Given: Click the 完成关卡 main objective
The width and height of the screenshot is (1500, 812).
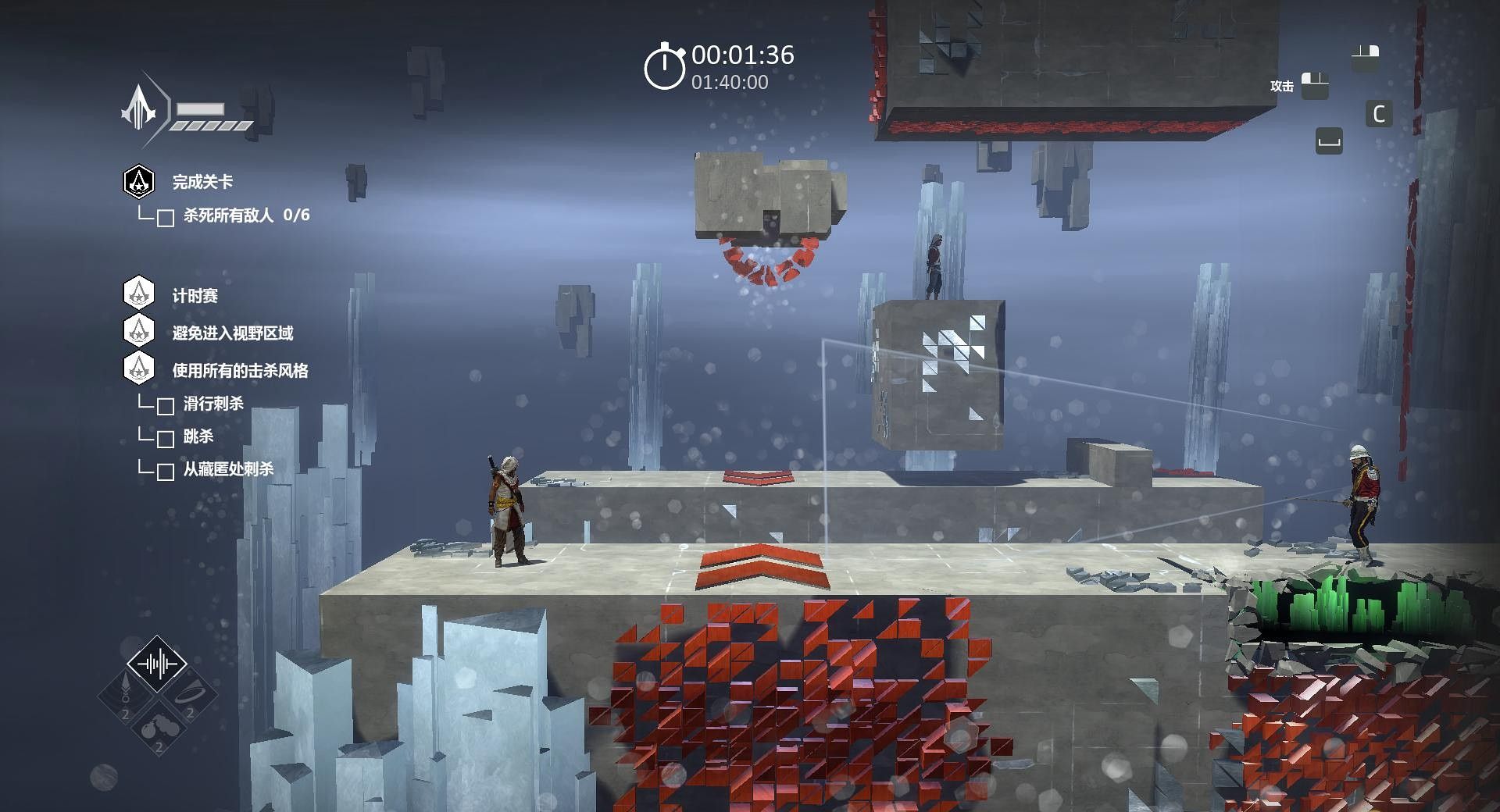Looking at the screenshot, I should point(202,182).
